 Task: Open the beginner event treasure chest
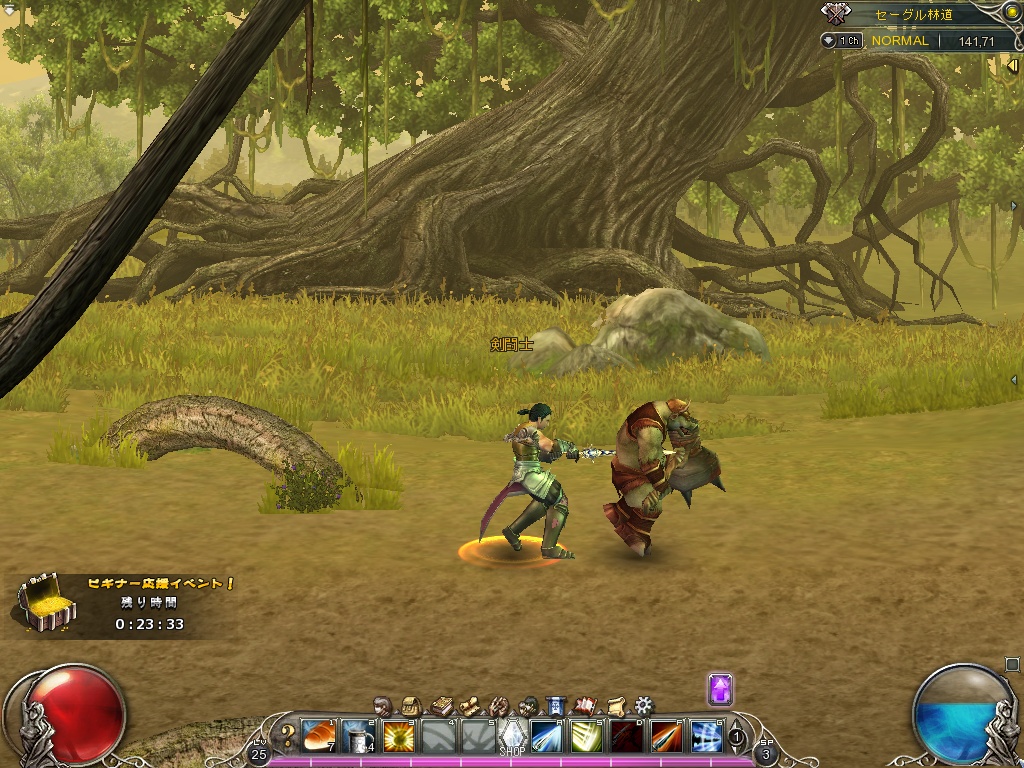click(45, 602)
